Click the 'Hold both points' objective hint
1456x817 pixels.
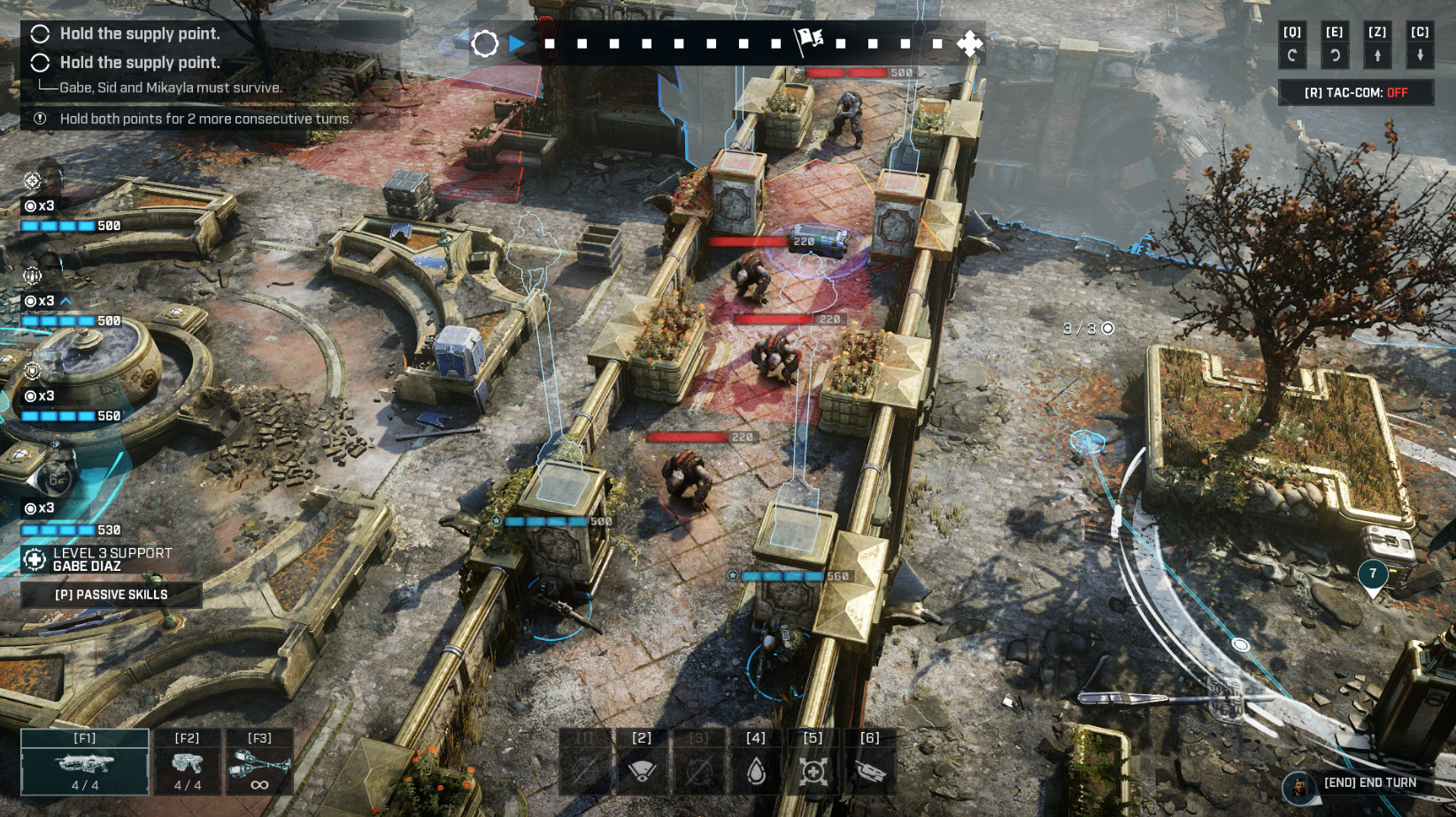[x=205, y=119]
